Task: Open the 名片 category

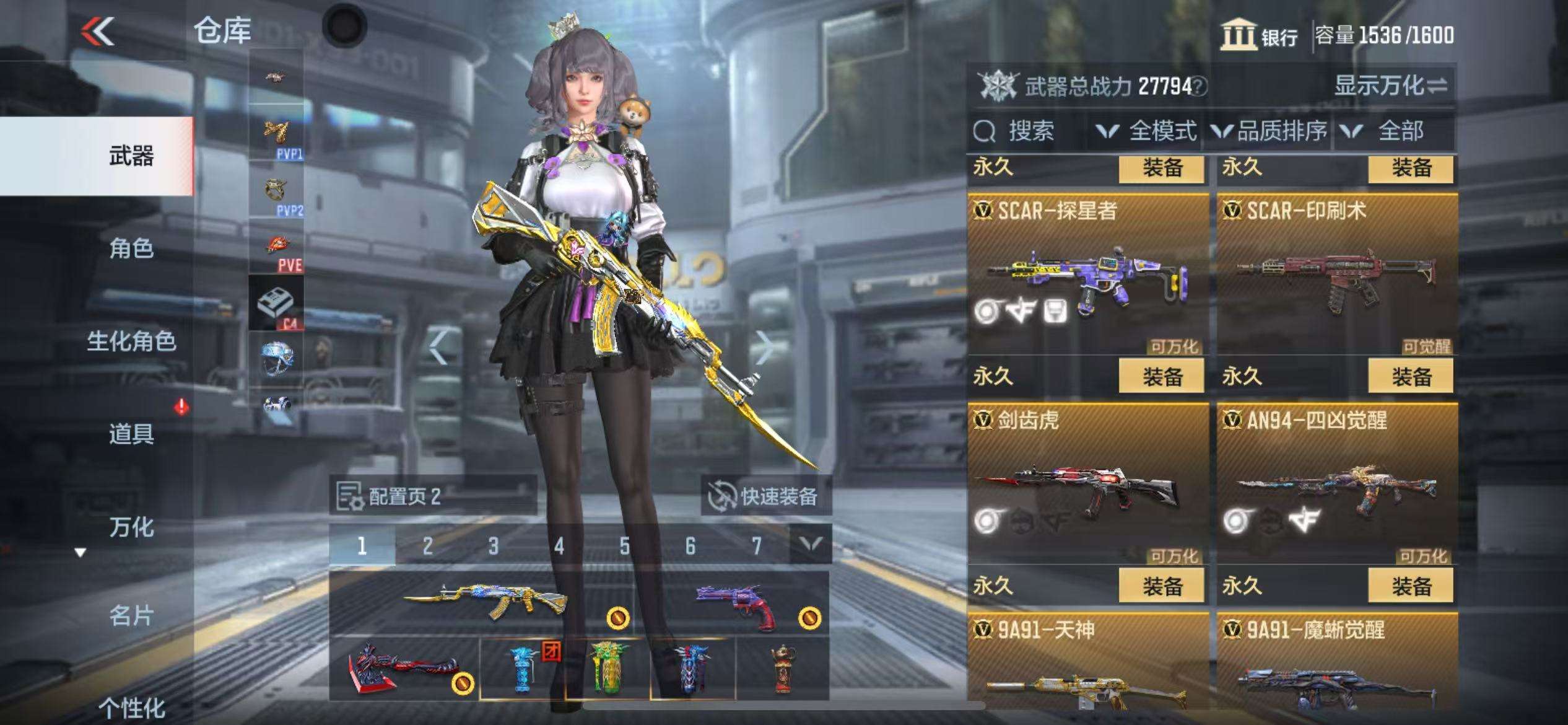Action: coord(131,617)
